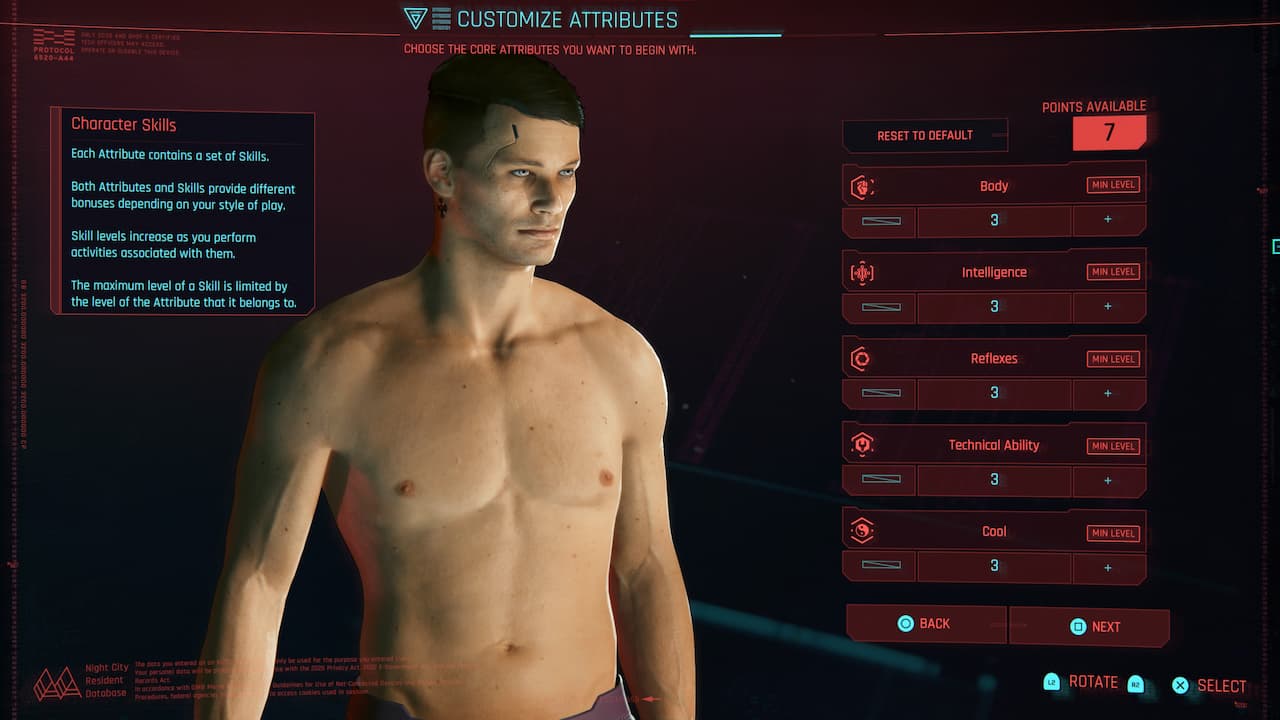Decrease the Body attribute
Screen dimensions: 1280x720
(x=880, y=220)
